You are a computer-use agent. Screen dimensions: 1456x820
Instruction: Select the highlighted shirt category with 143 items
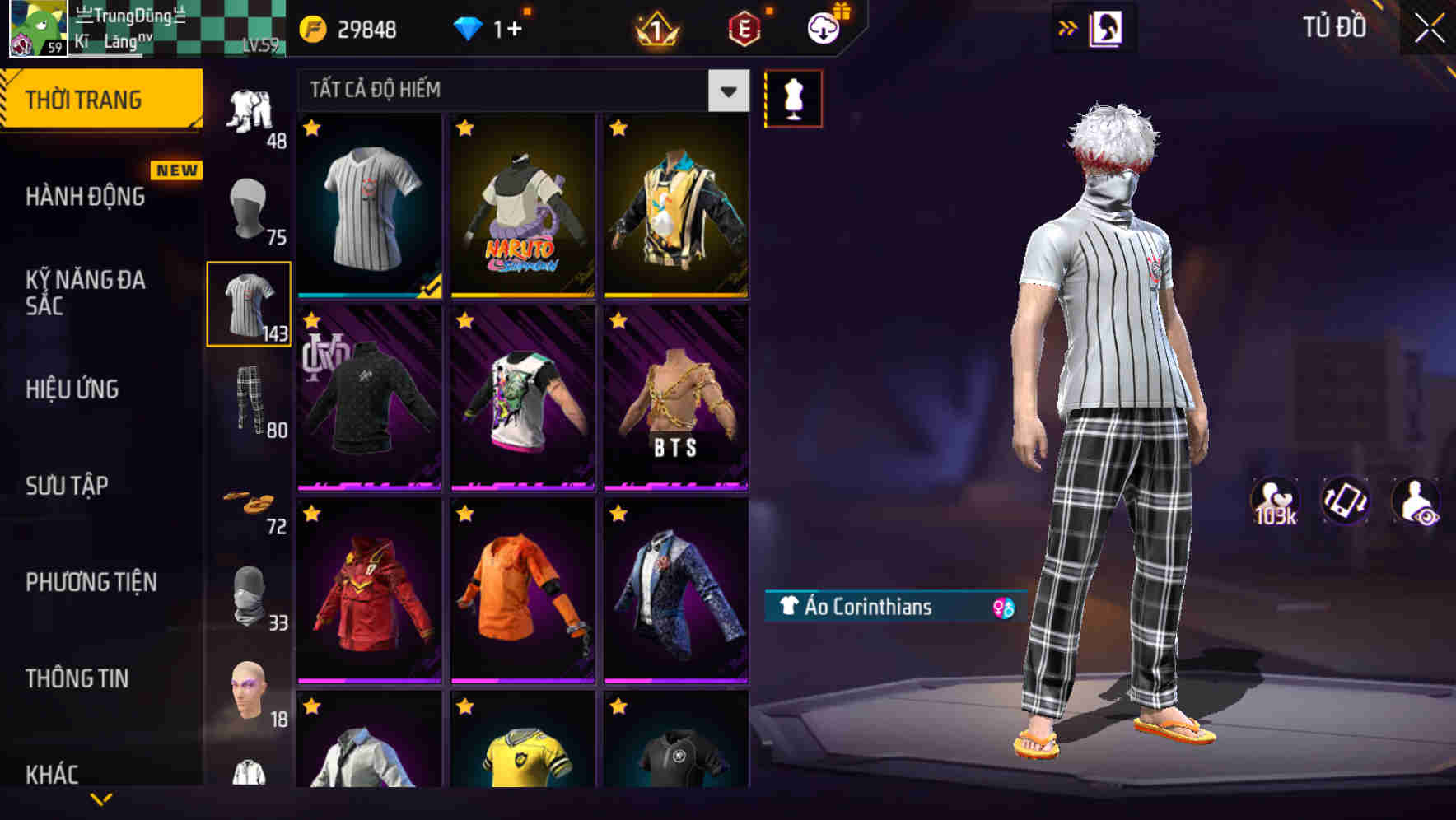[x=250, y=303]
